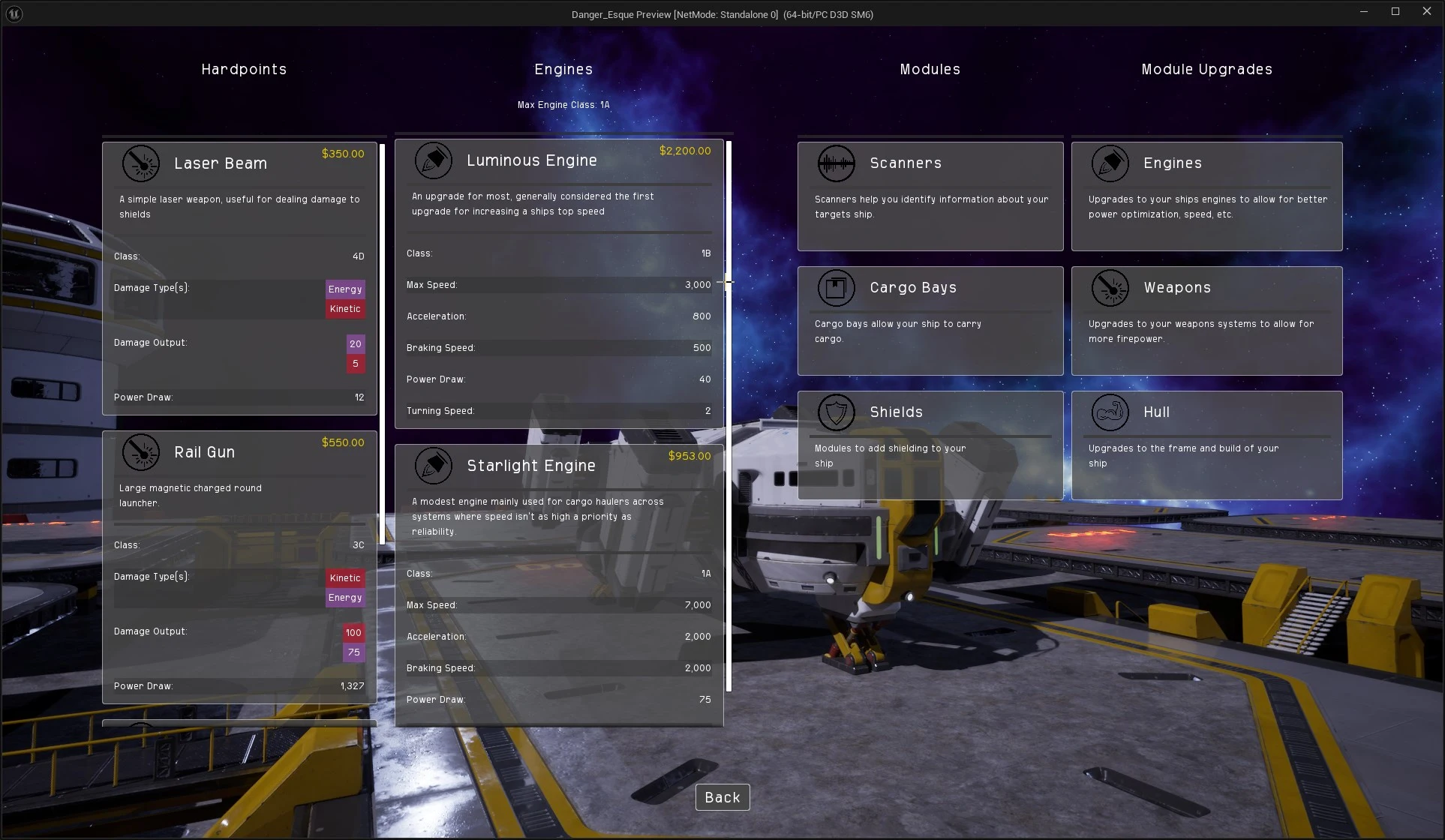Choose the Rail Gun weapon card
1445x840 pixels.
(x=239, y=567)
